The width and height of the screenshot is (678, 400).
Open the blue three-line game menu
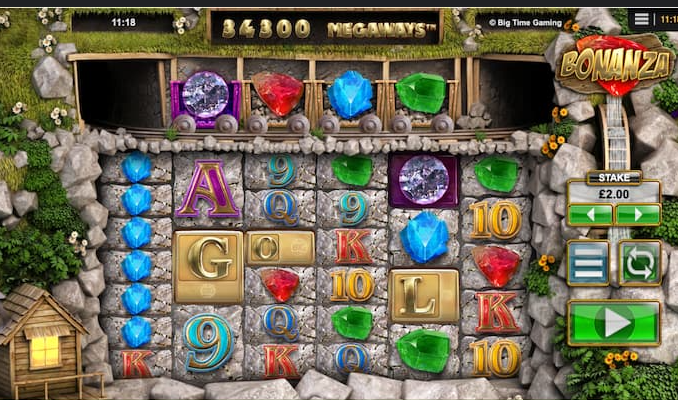588,263
